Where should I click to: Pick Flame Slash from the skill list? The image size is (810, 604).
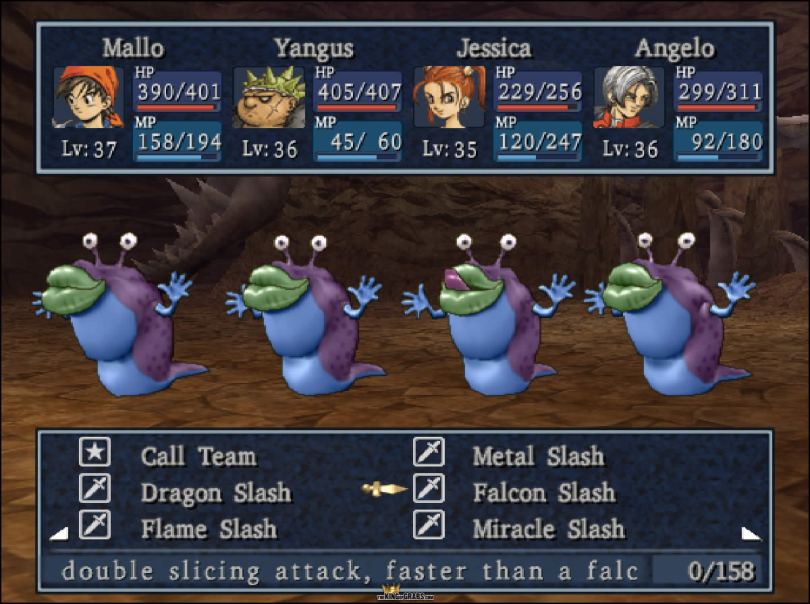click(208, 528)
